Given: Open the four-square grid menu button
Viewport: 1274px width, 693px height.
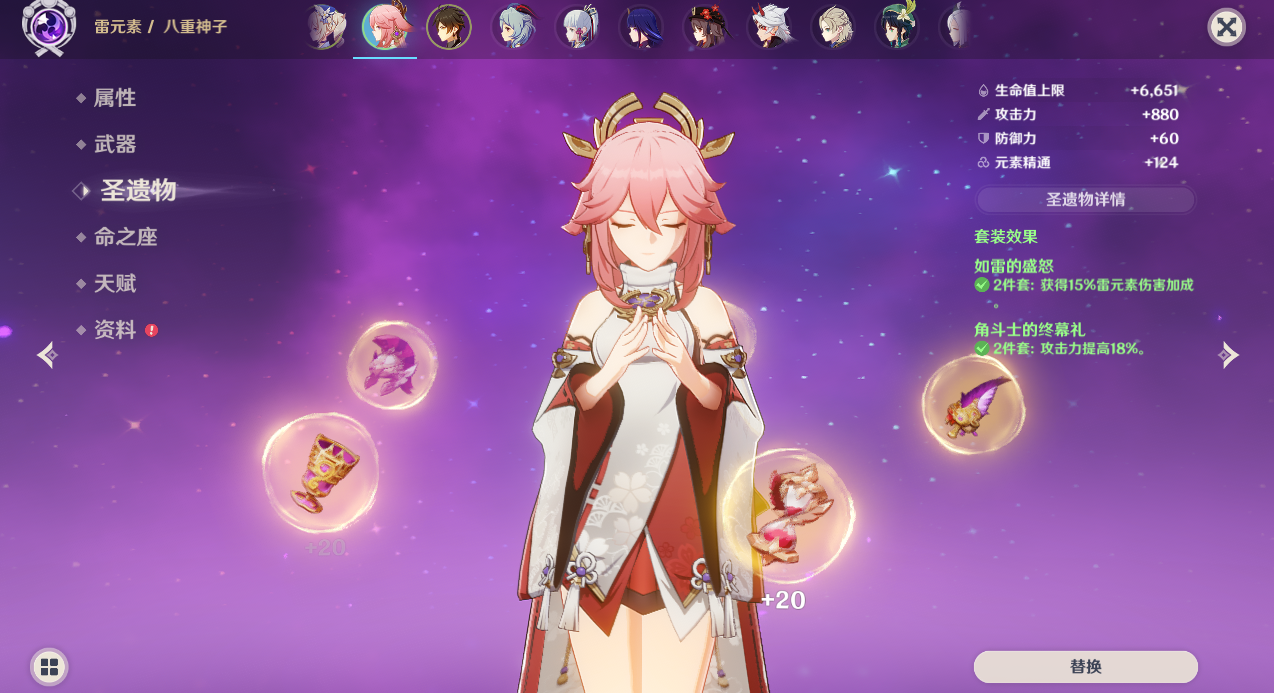Looking at the screenshot, I should pos(49,667).
